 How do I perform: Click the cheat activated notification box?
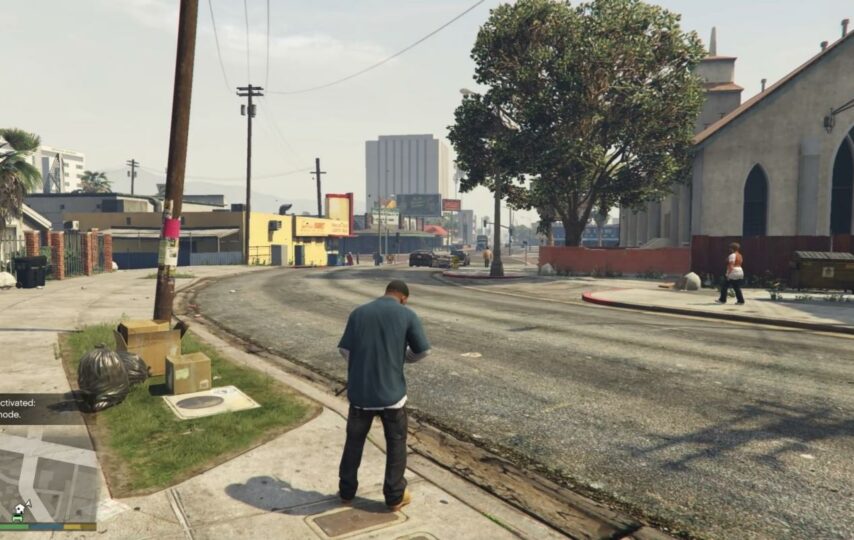(25, 408)
